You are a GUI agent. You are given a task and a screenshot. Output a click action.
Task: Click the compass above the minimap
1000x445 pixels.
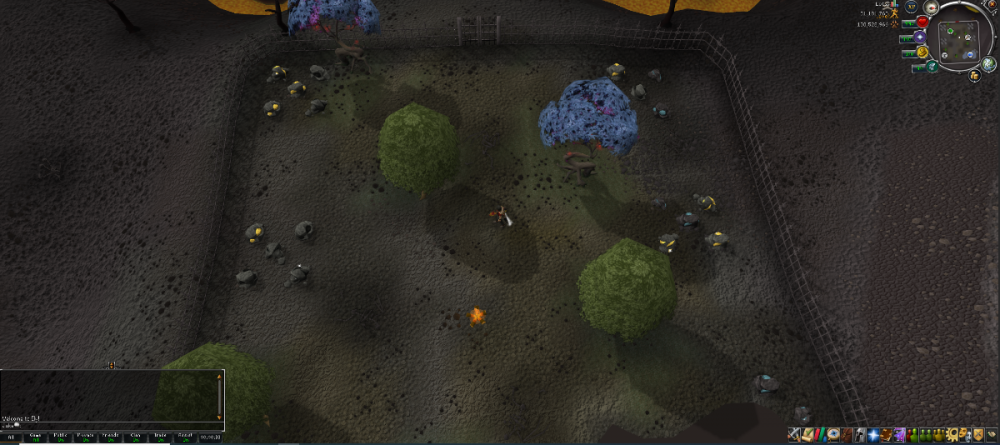click(x=931, y=7)
